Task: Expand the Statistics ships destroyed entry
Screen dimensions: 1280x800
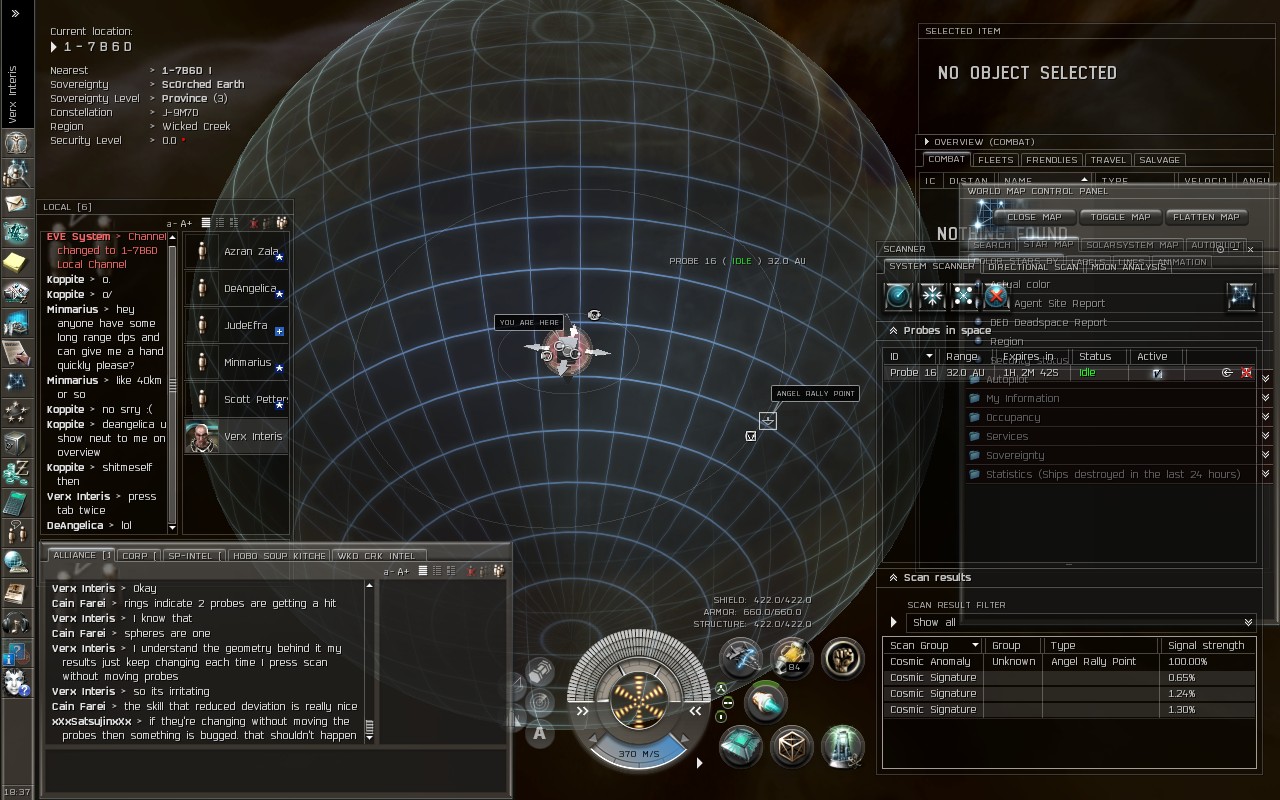Action: 1112,475
